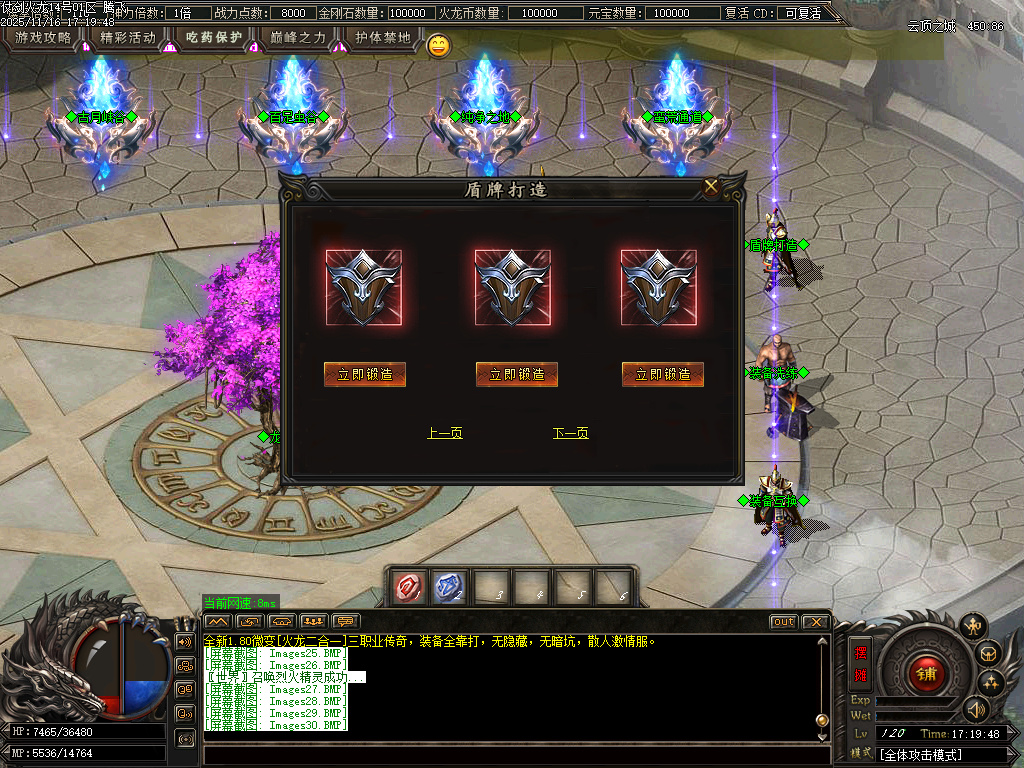Open the 吃药保护 potion protection menu
The image size is (1024, 768).
point(214,38)
